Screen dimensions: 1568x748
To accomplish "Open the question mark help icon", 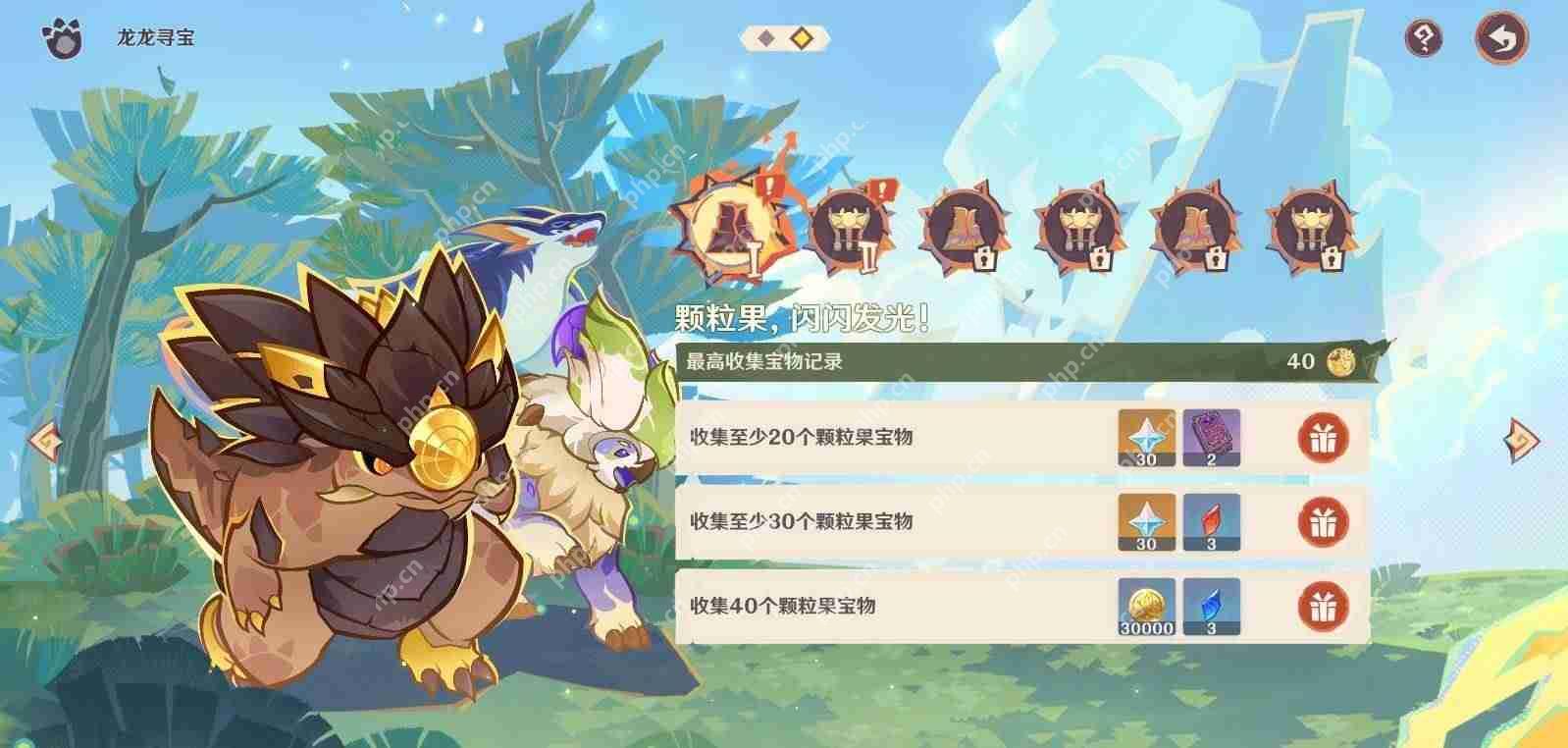I will point(1424,37).
